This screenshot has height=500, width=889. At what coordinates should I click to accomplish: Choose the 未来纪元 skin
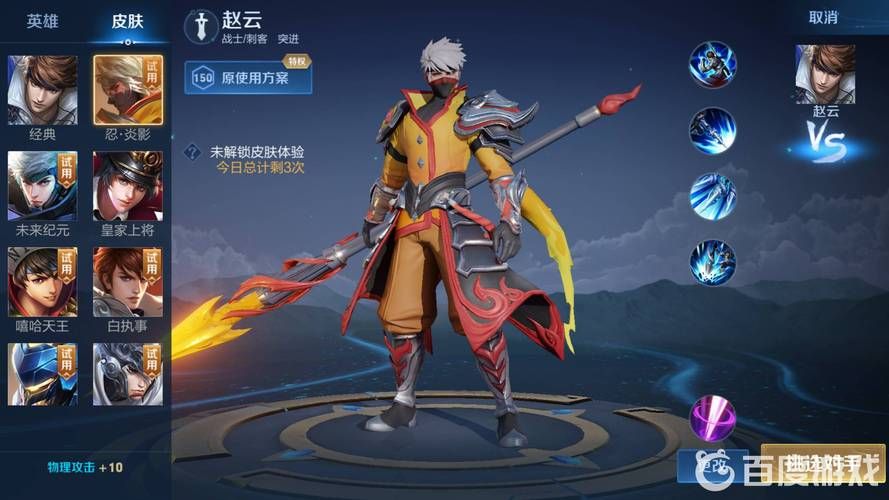[42, 186]
